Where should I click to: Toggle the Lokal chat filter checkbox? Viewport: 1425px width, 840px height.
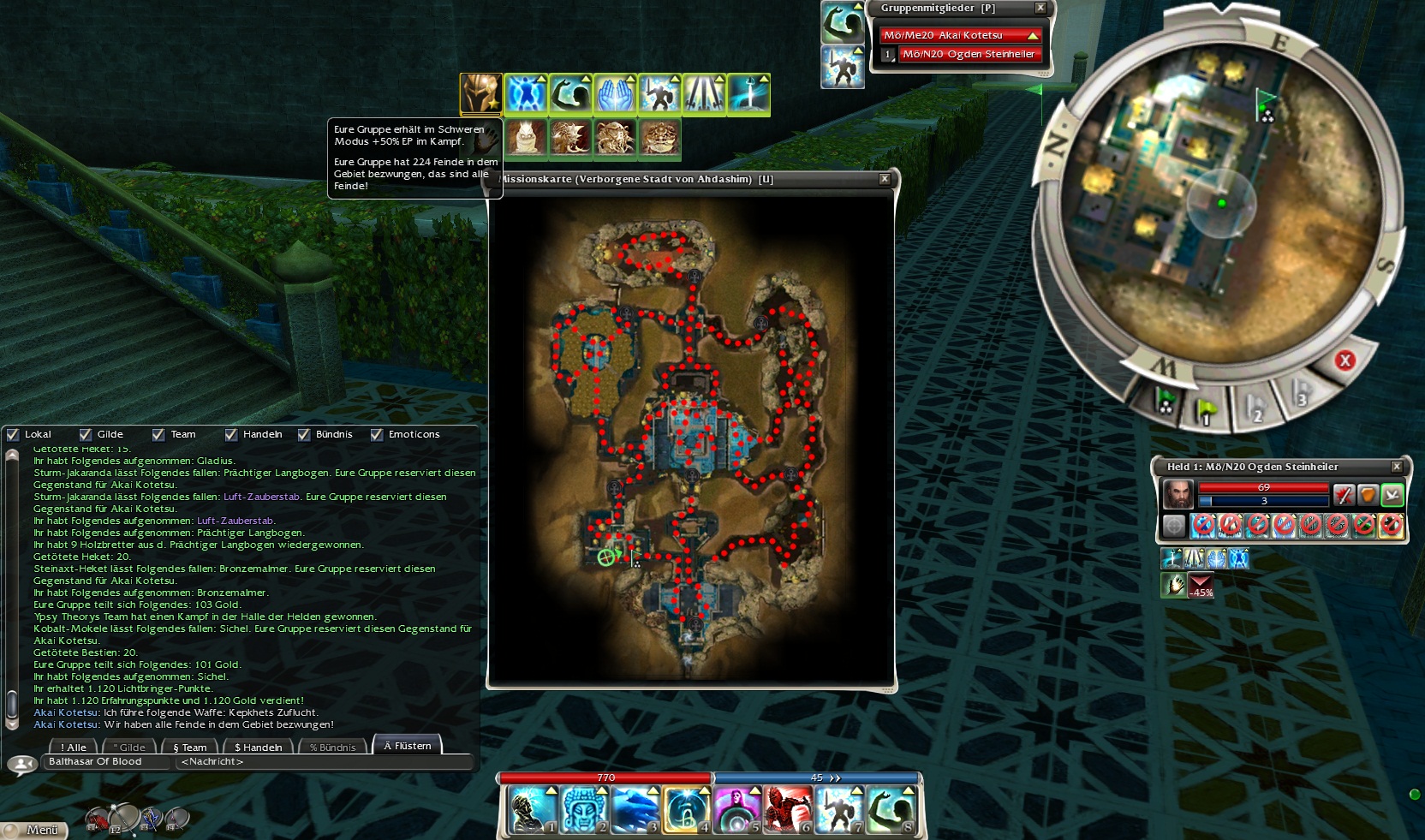coord(13,434)
